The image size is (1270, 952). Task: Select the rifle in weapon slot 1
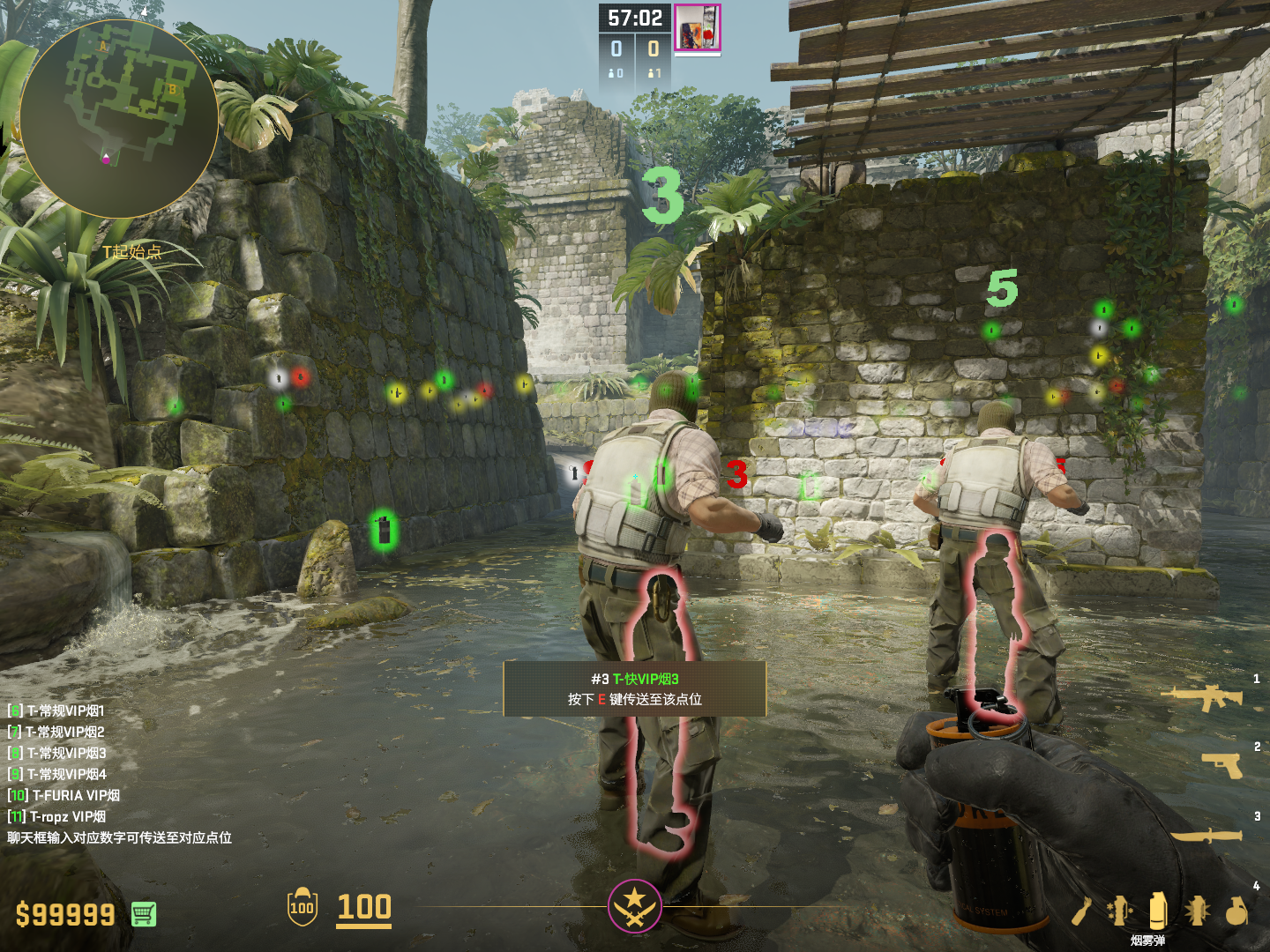(x=1201, y=697)
